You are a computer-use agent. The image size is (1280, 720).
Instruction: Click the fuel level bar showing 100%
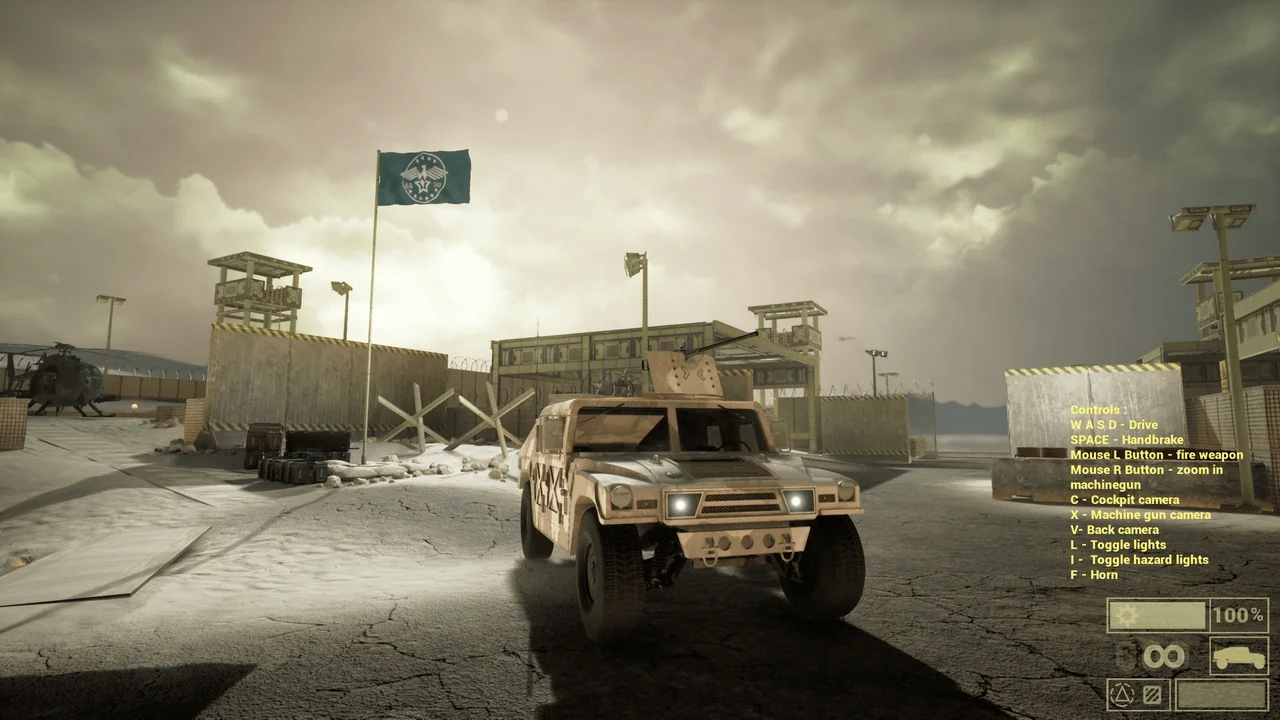click(1160, 615)
